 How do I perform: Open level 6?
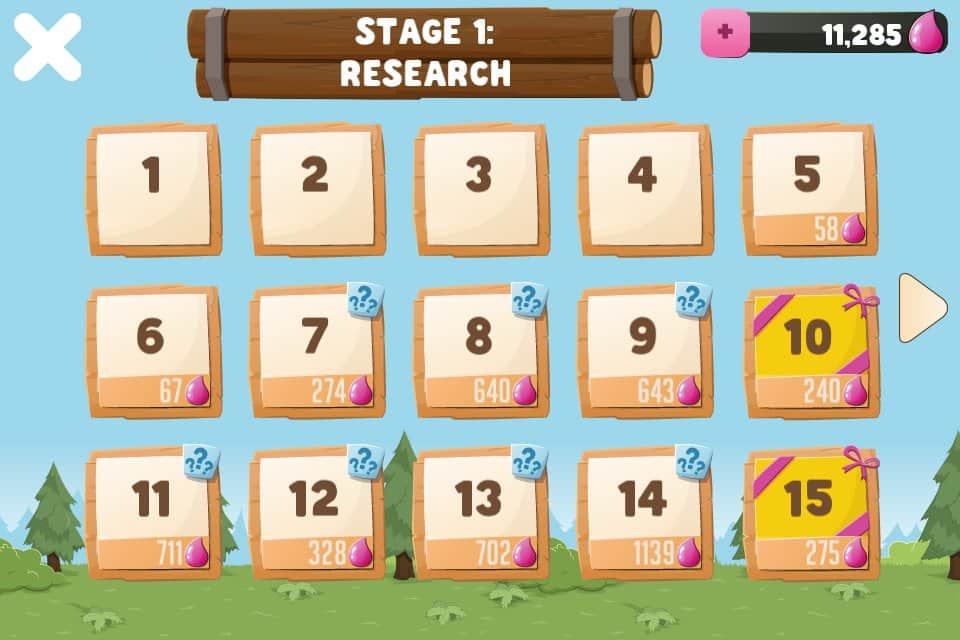153,351
